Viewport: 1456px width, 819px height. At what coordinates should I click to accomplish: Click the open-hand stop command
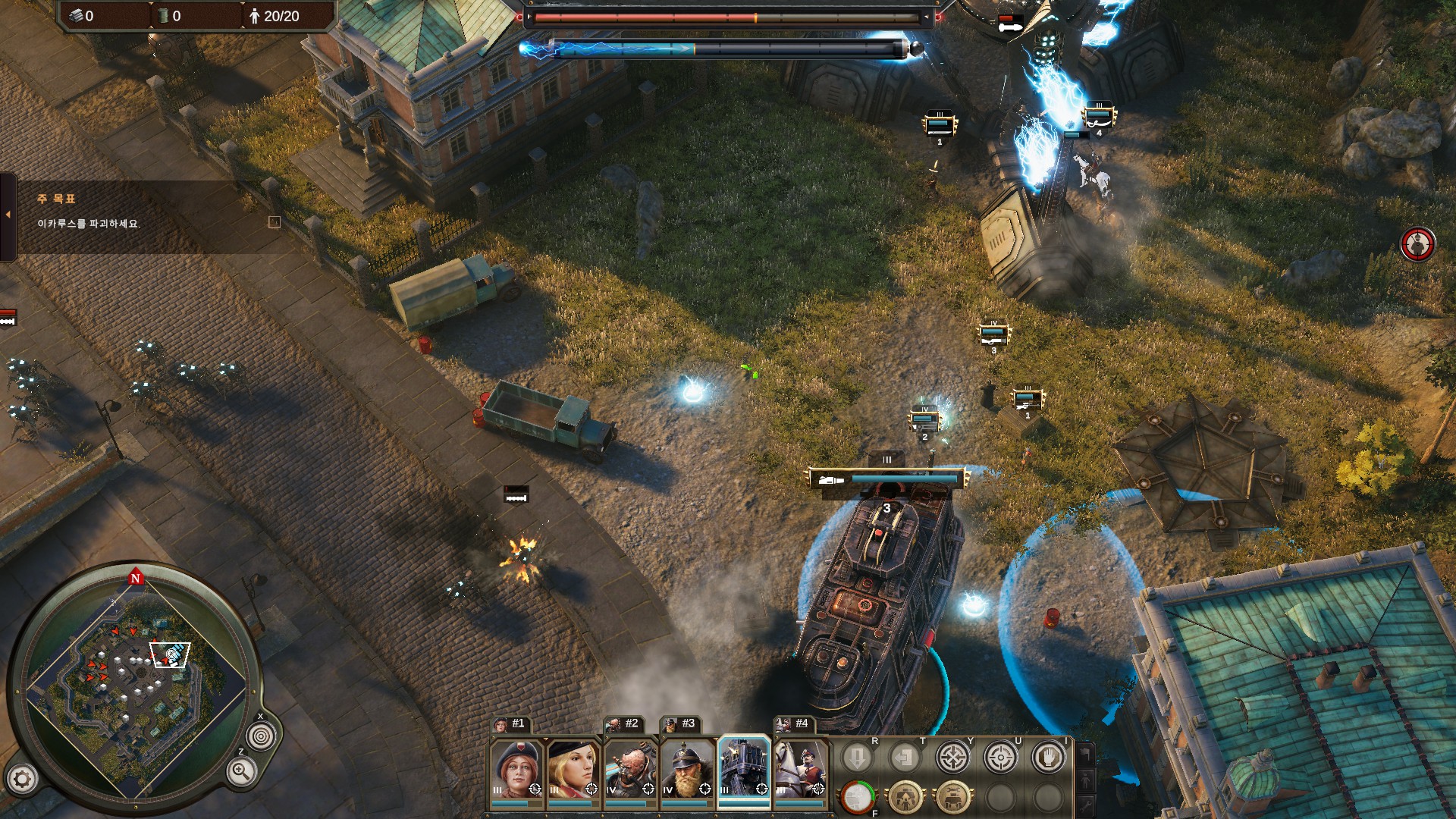click(1048, 757)
